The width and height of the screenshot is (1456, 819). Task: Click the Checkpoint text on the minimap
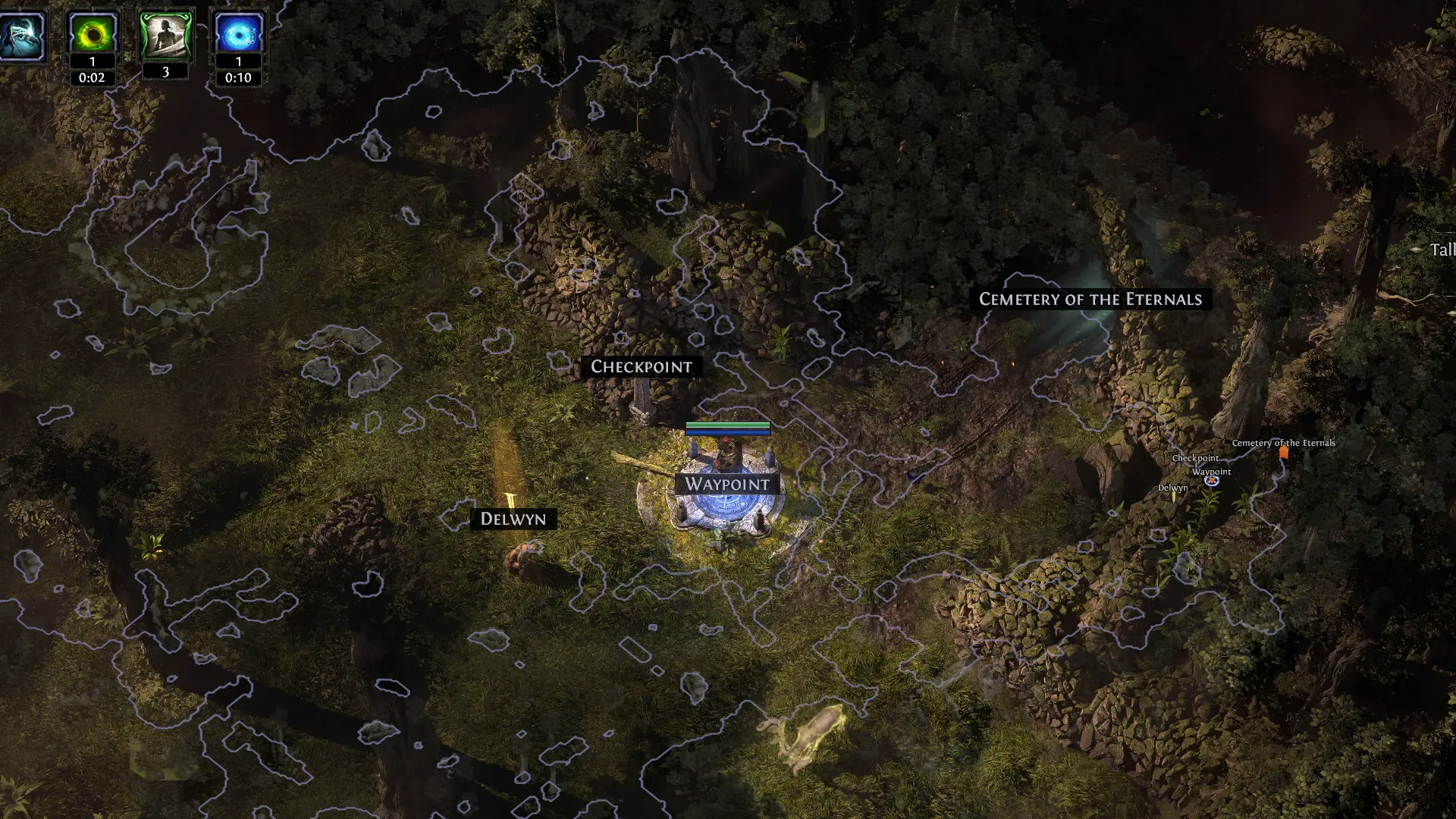1196,458
